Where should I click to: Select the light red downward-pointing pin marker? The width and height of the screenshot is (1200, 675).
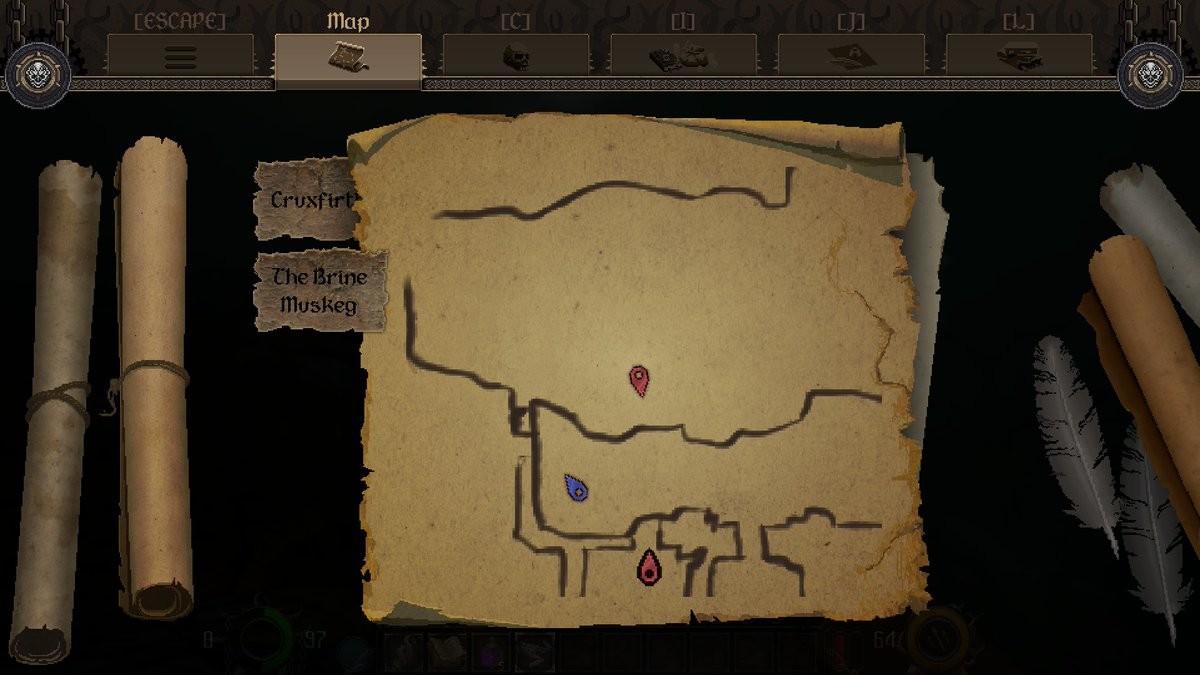coord(639,380)
